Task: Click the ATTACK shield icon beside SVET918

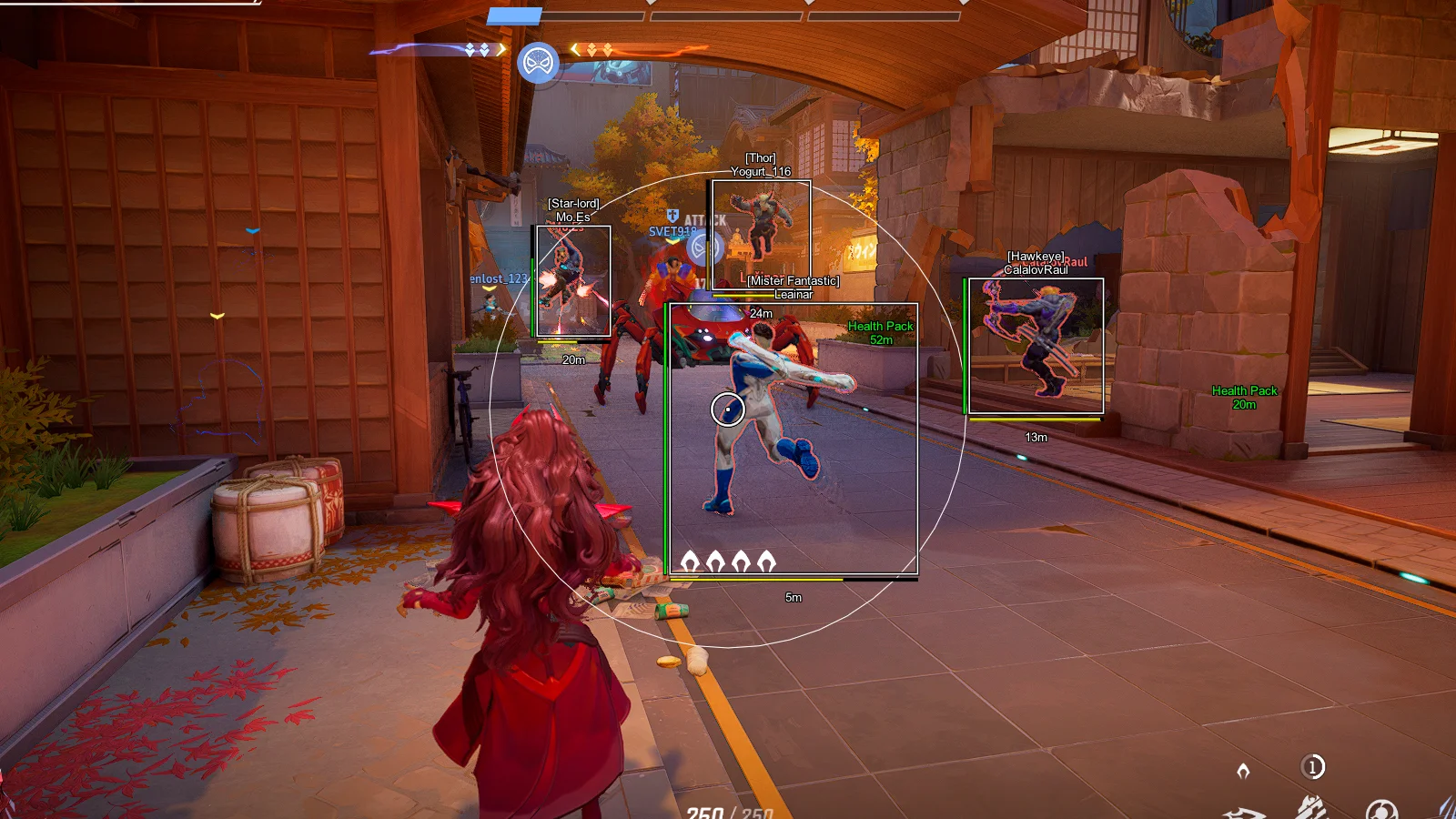Action: coord(672,216)
